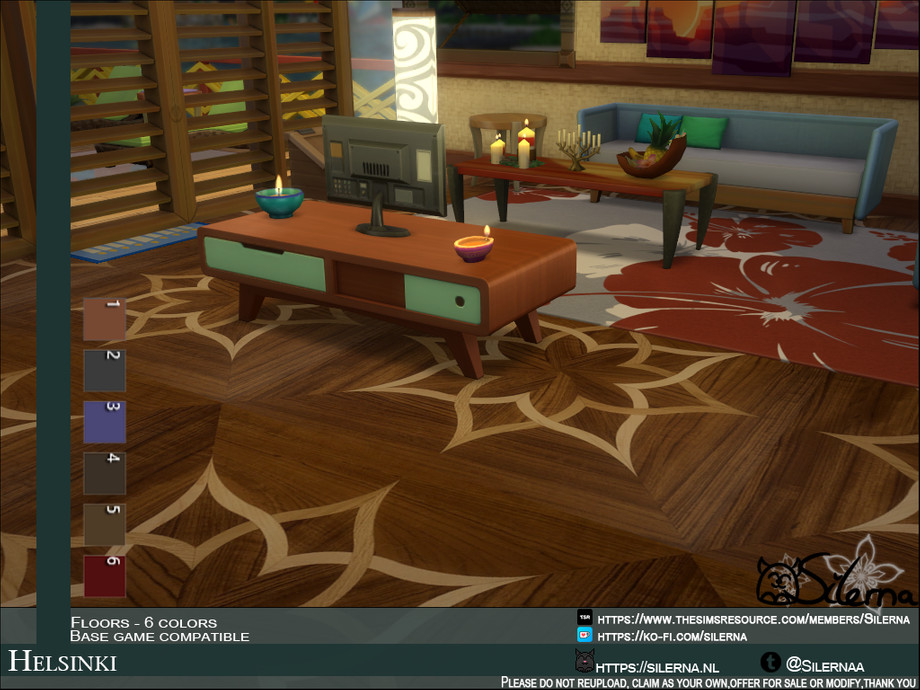Pick the dark red swatch numbered 6
The image size is (920, 690).
pyautogui.click(x=104, y=576)
